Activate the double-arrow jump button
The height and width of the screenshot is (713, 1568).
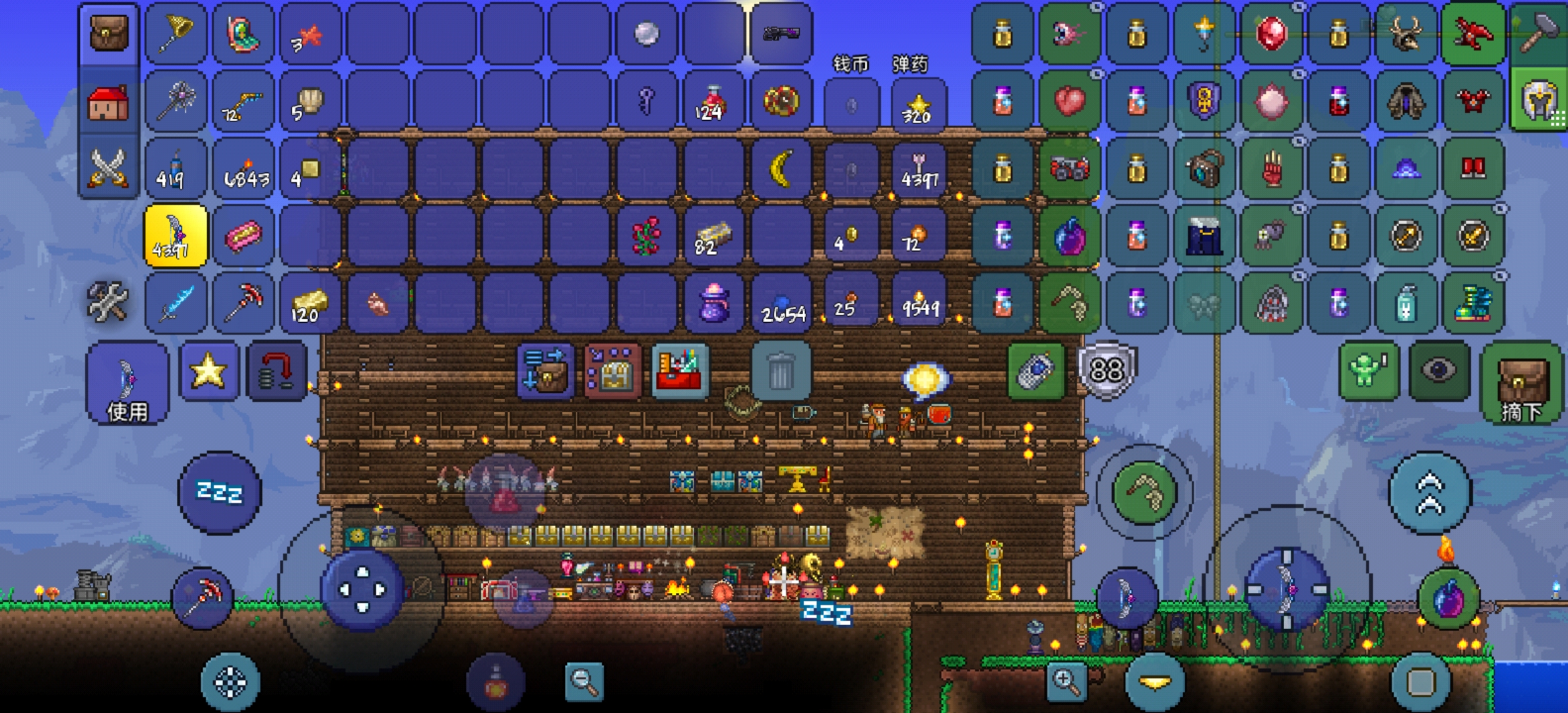(1430, 492)
